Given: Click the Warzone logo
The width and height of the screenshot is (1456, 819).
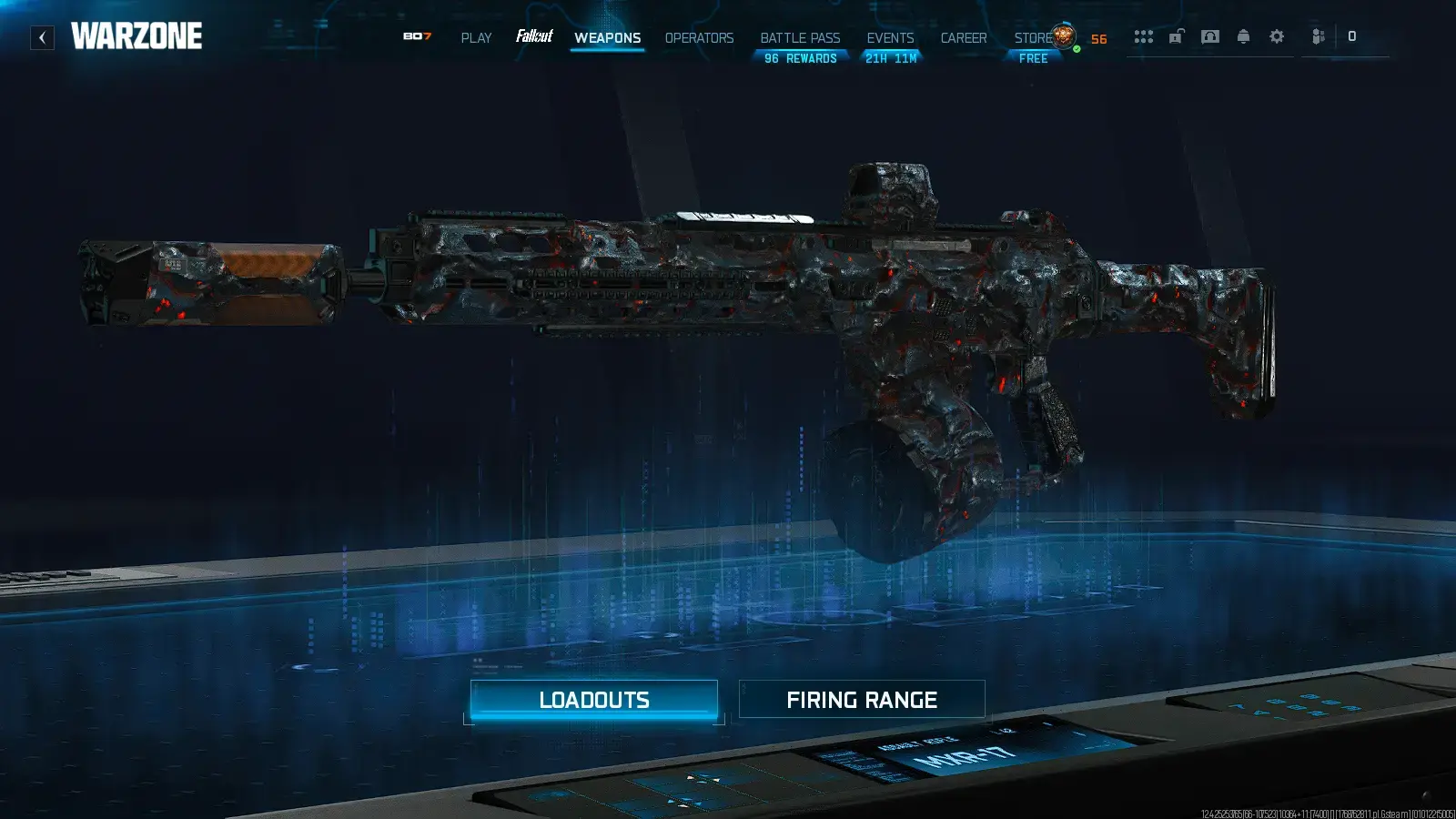Looking at the screenshot, I should pyautogui.click(x=136, y=36).
